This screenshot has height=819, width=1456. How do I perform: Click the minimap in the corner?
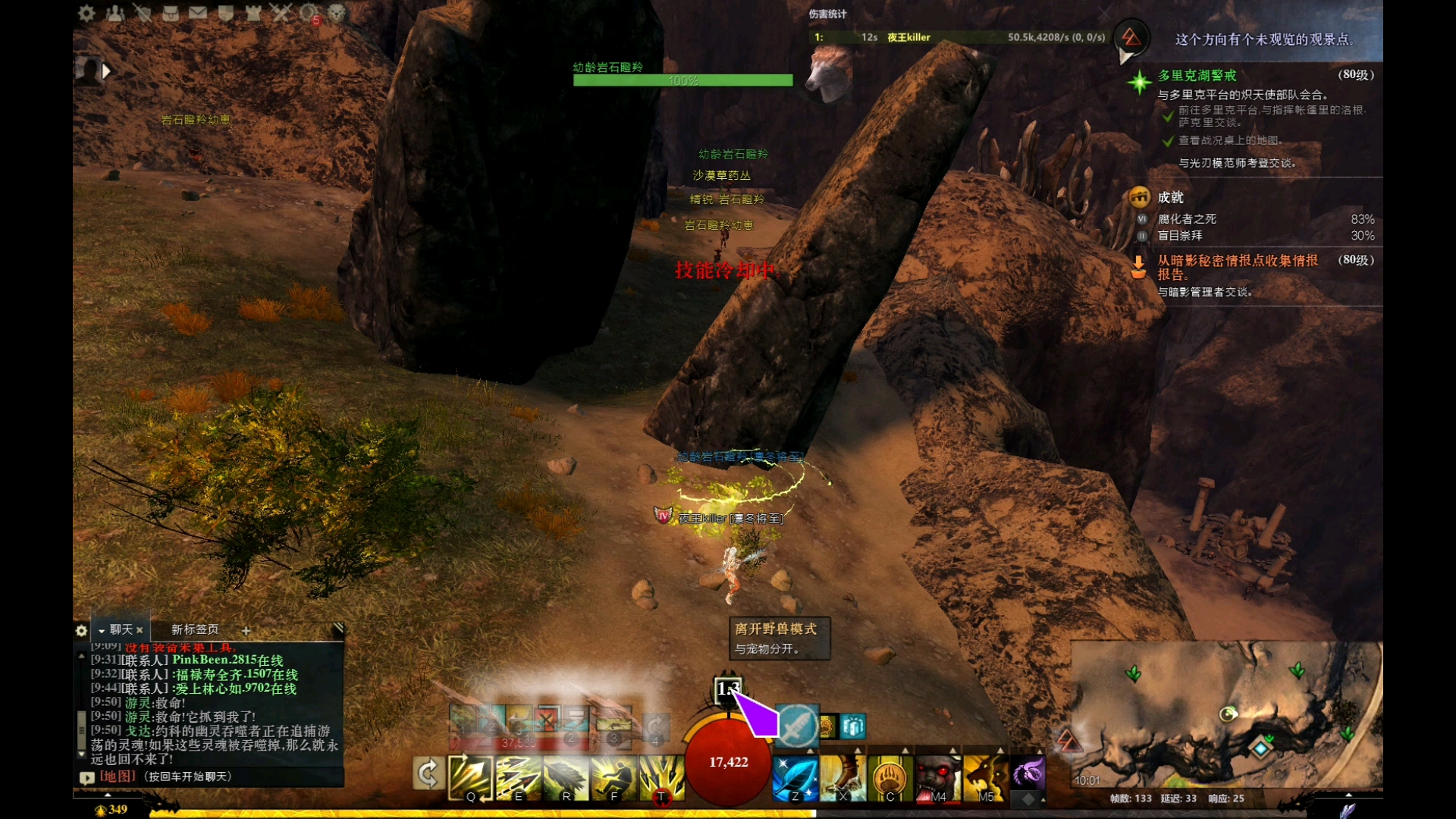tap(1226, 717)
